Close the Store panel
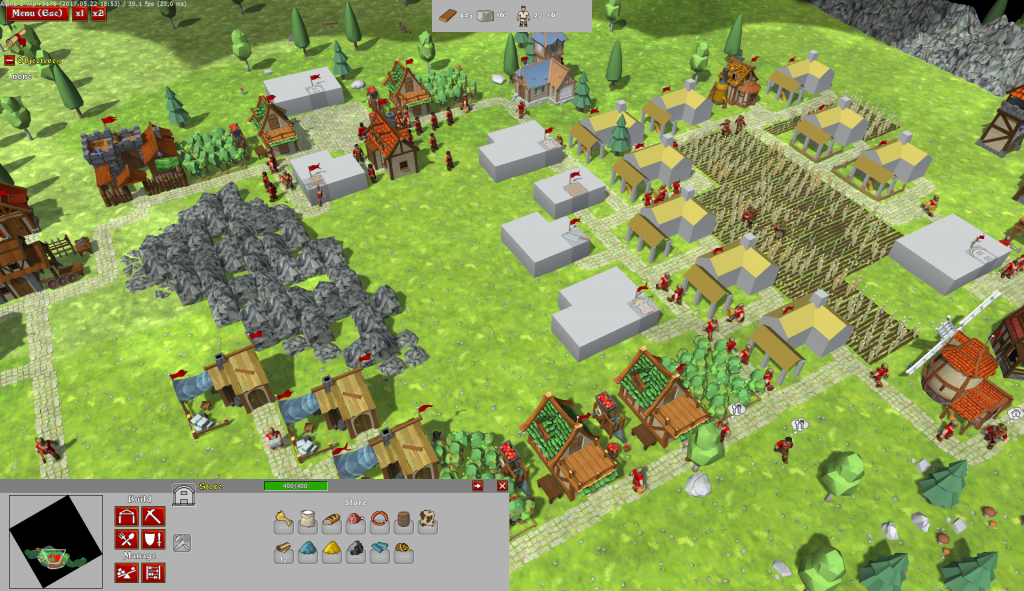1024x591 pixels. coord(502,486)
